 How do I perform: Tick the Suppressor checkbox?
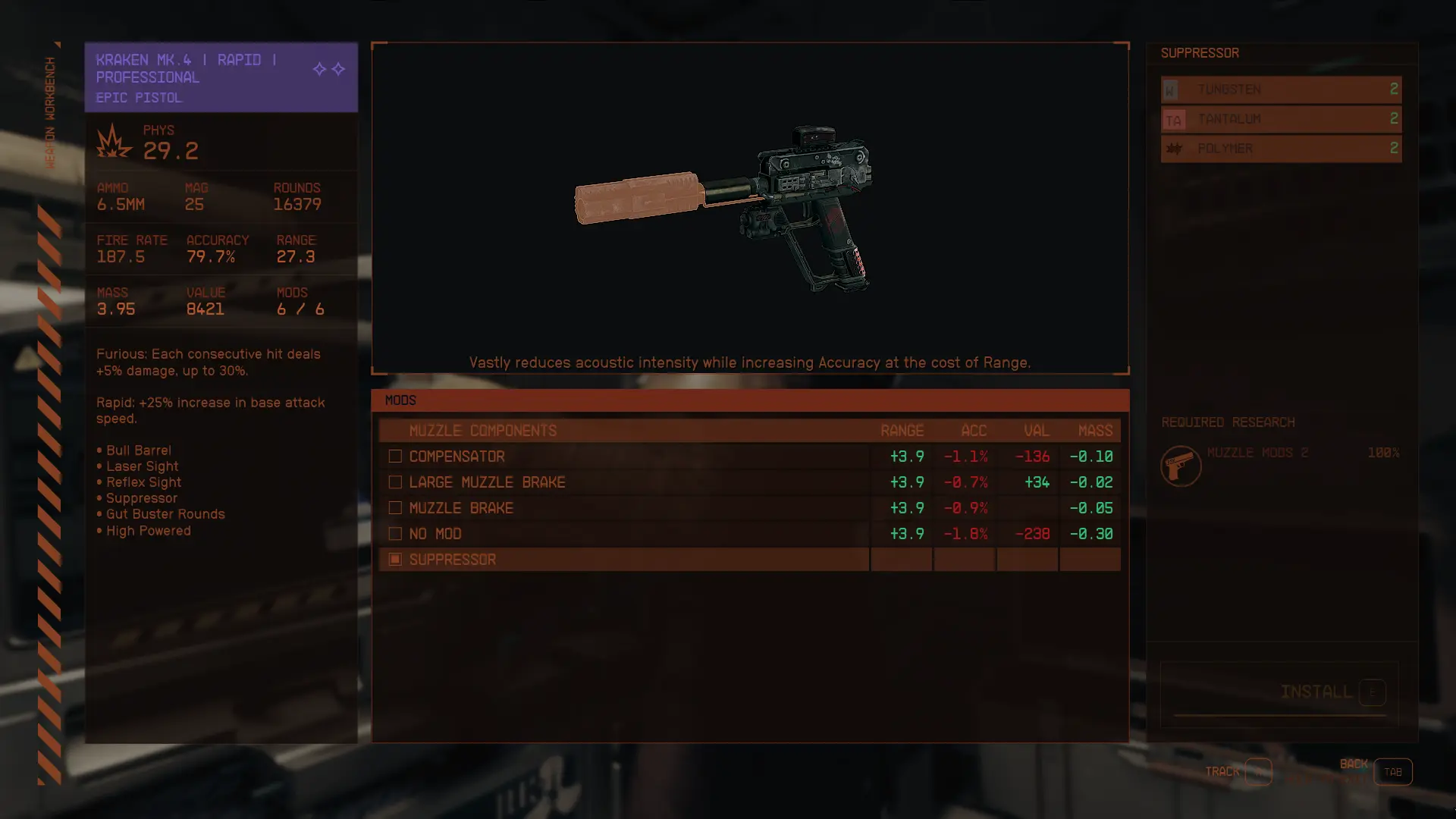tap(395, 560)
